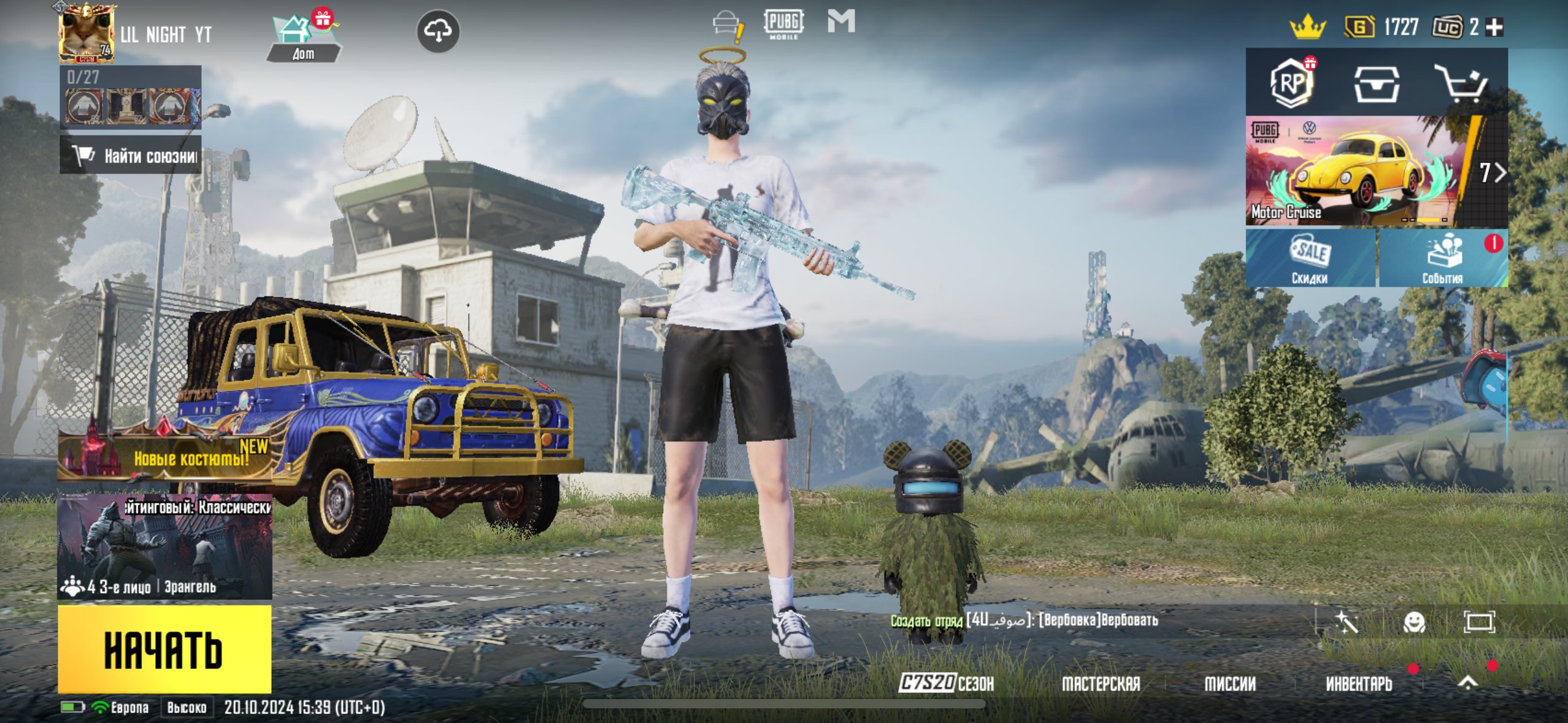Screen dimensions: 1568x723
Task: Open the supply crate icon
Action: coord(1377,84)
